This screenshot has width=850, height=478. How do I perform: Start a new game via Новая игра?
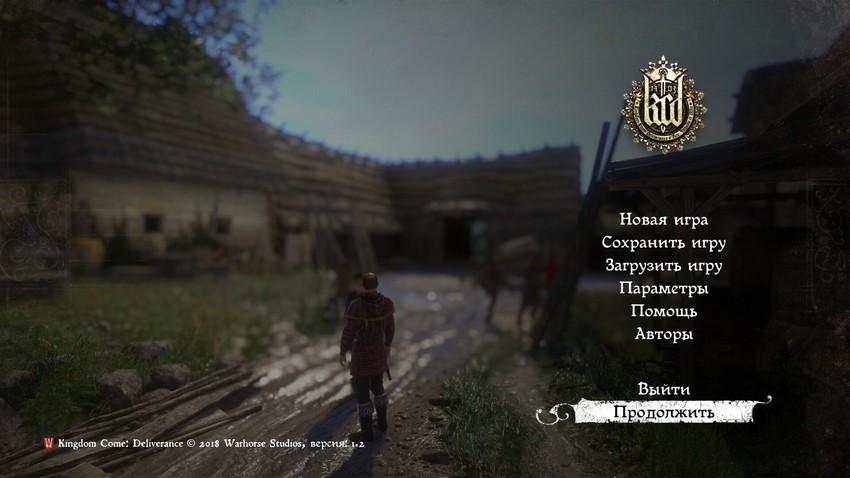point(664,220)
